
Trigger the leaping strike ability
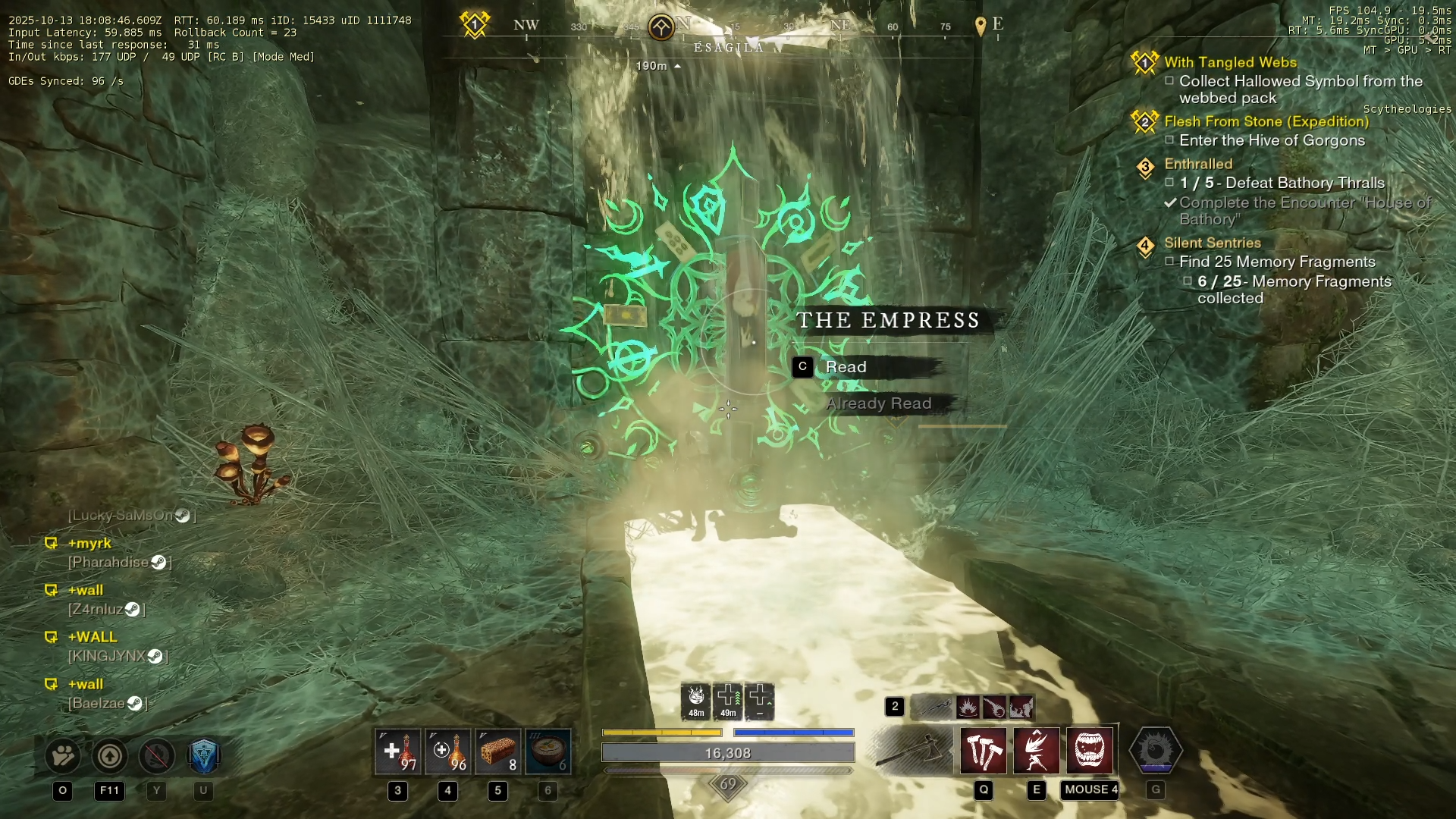point(1037,751)
